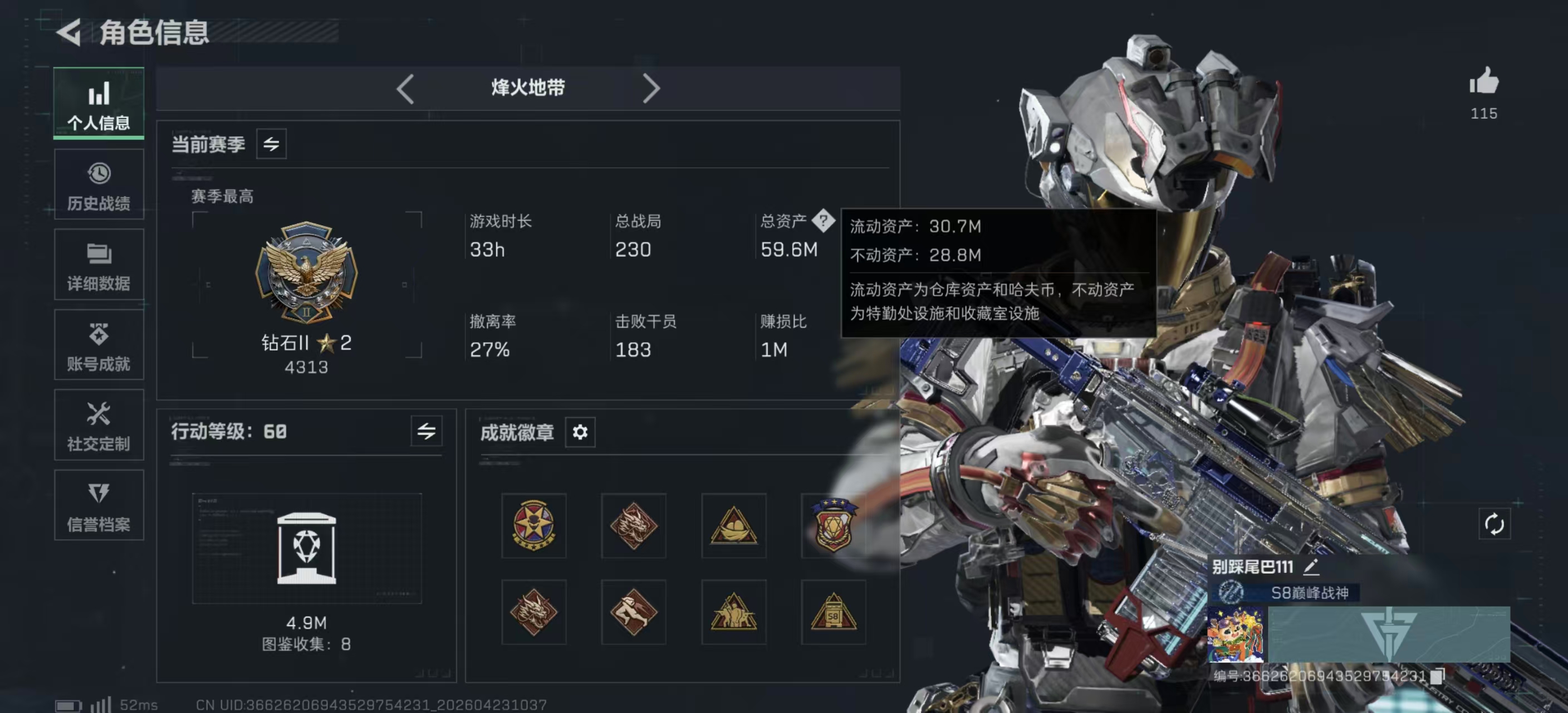Switch to the previous game mode with left arrow
Screen dimensions: 1568x713
(x=405, y=89)
